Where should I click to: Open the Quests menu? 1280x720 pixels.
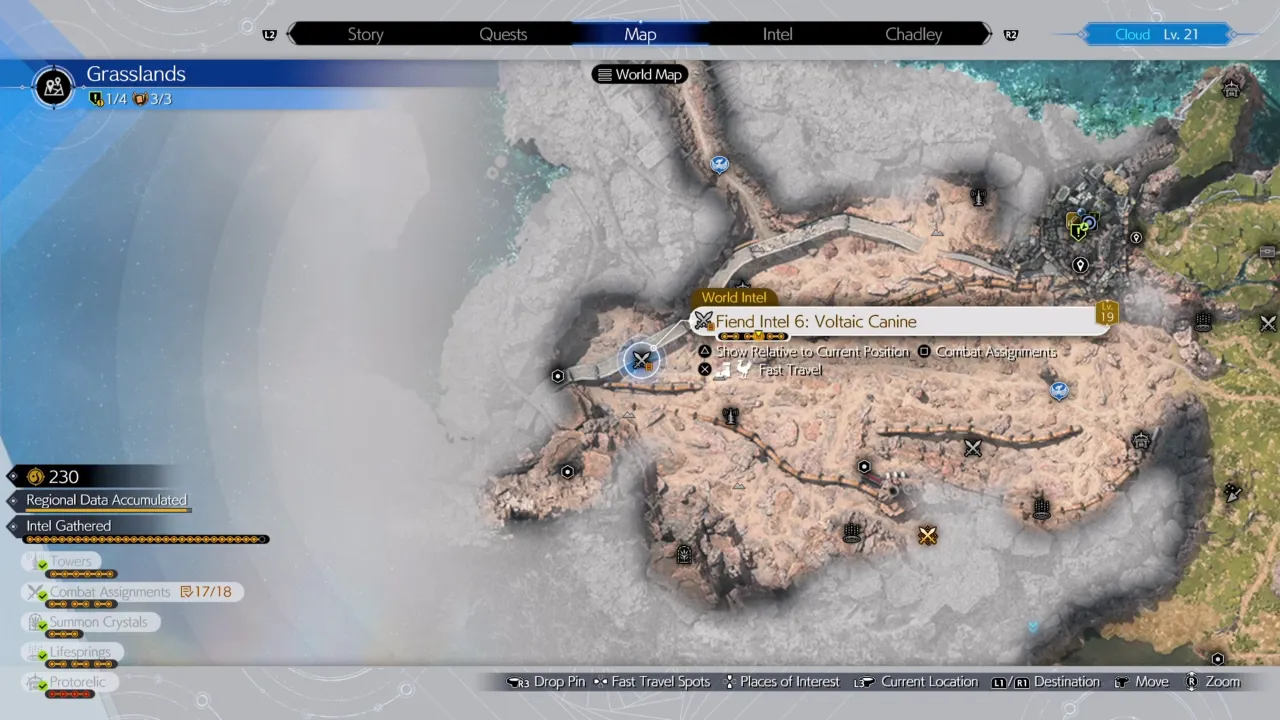pyautogui.click(x=503, y=34)
